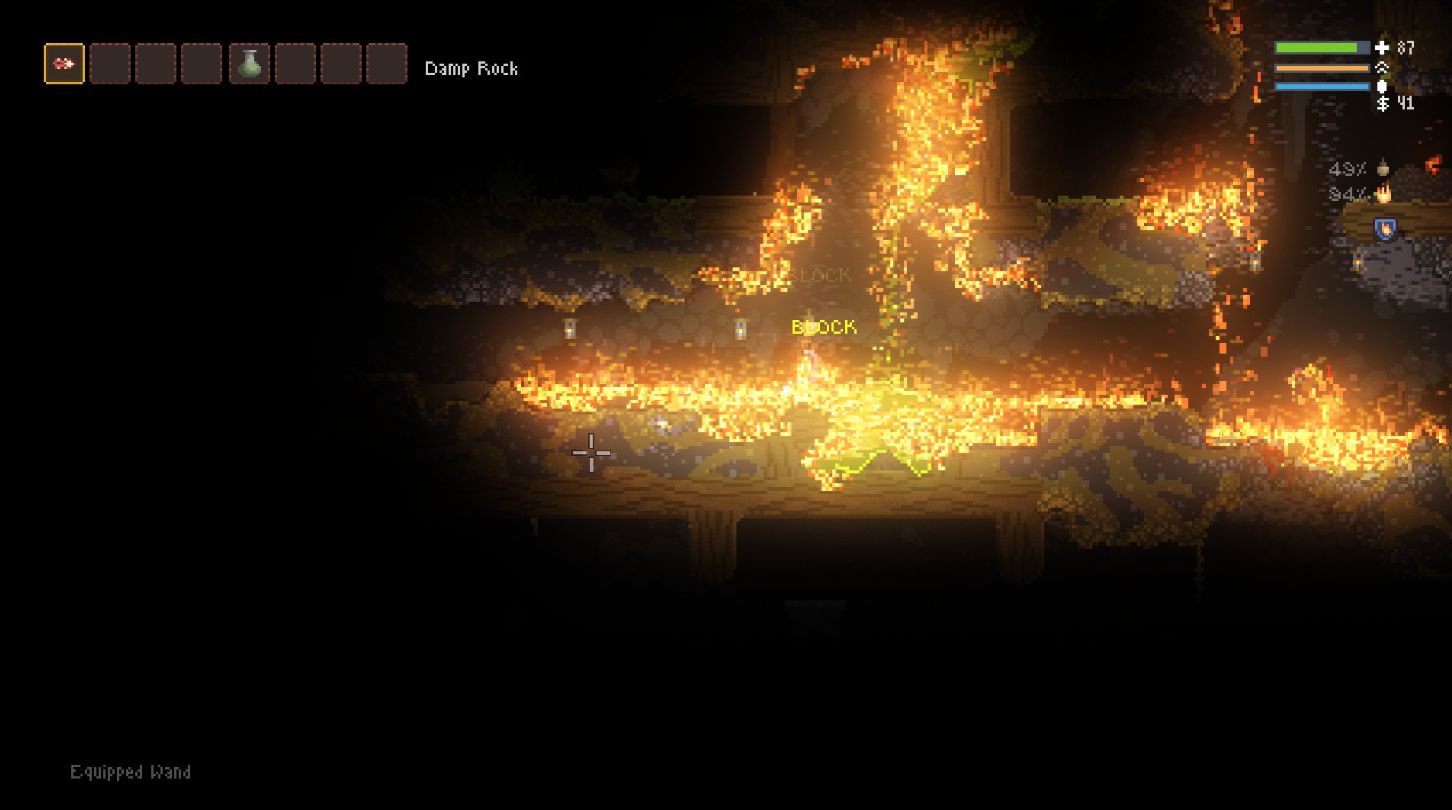Click the dollar sign next to the gold count 41
Image resolution: width=1452 pixels, height=810 pixels.
pos(1383,102)
